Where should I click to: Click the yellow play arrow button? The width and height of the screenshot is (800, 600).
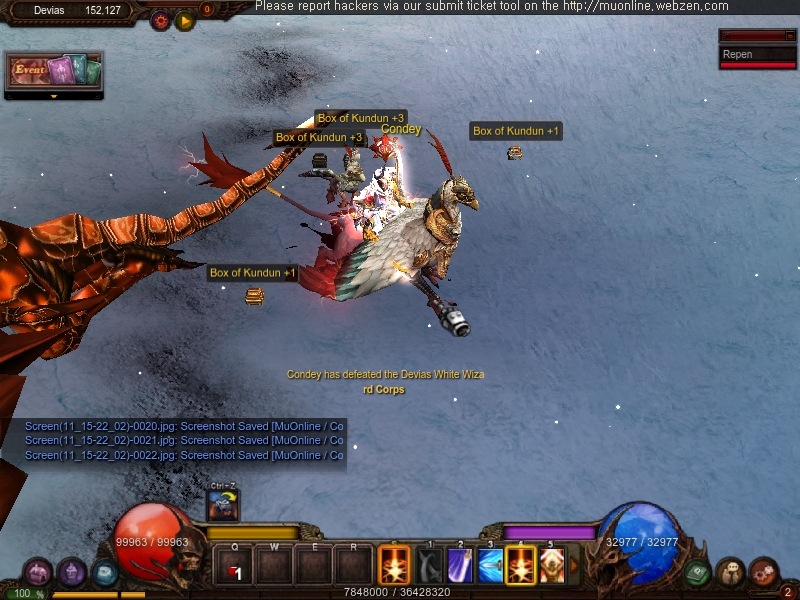point(185,20)
